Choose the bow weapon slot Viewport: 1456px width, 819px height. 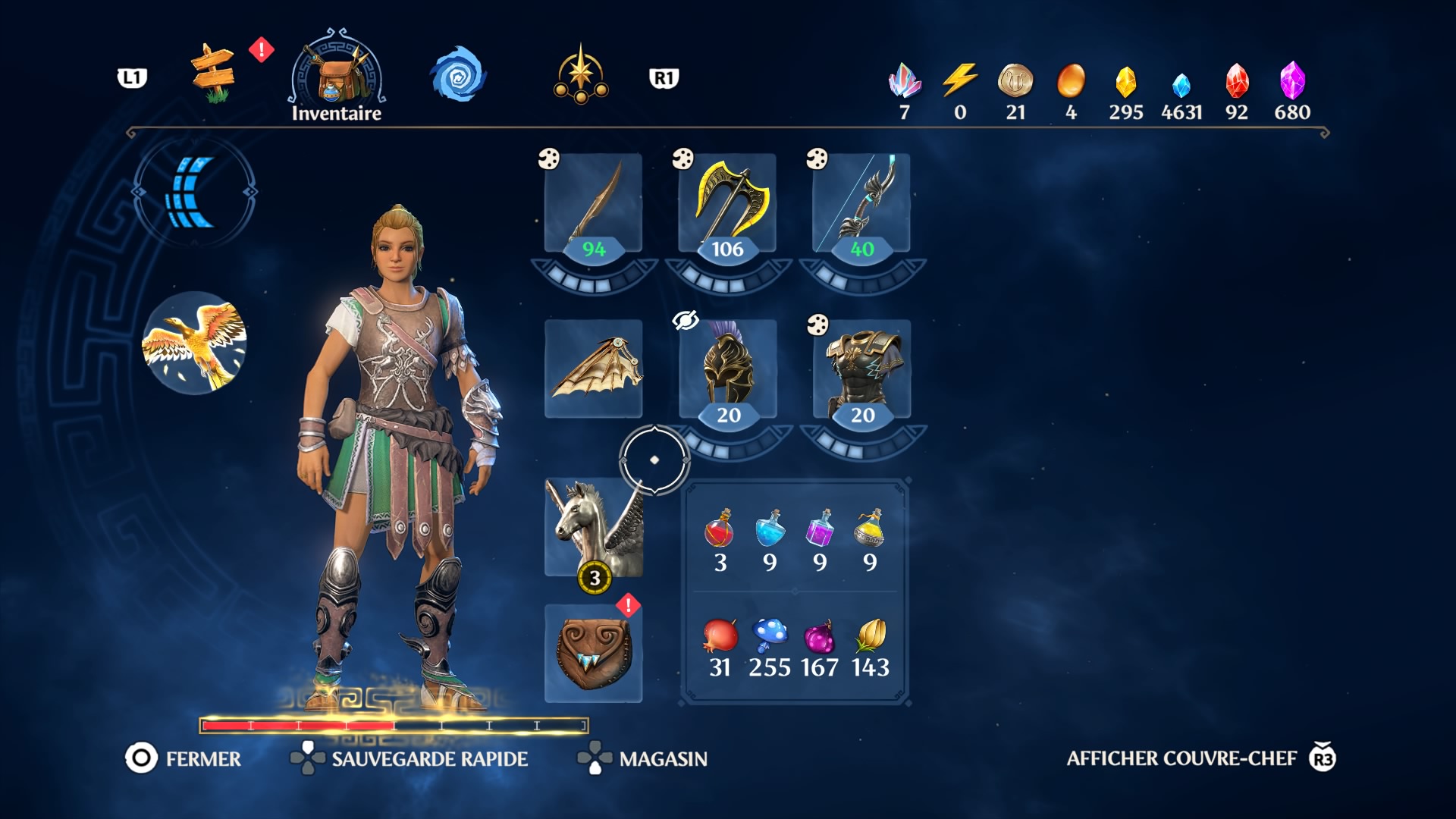(x=861, y=203)
